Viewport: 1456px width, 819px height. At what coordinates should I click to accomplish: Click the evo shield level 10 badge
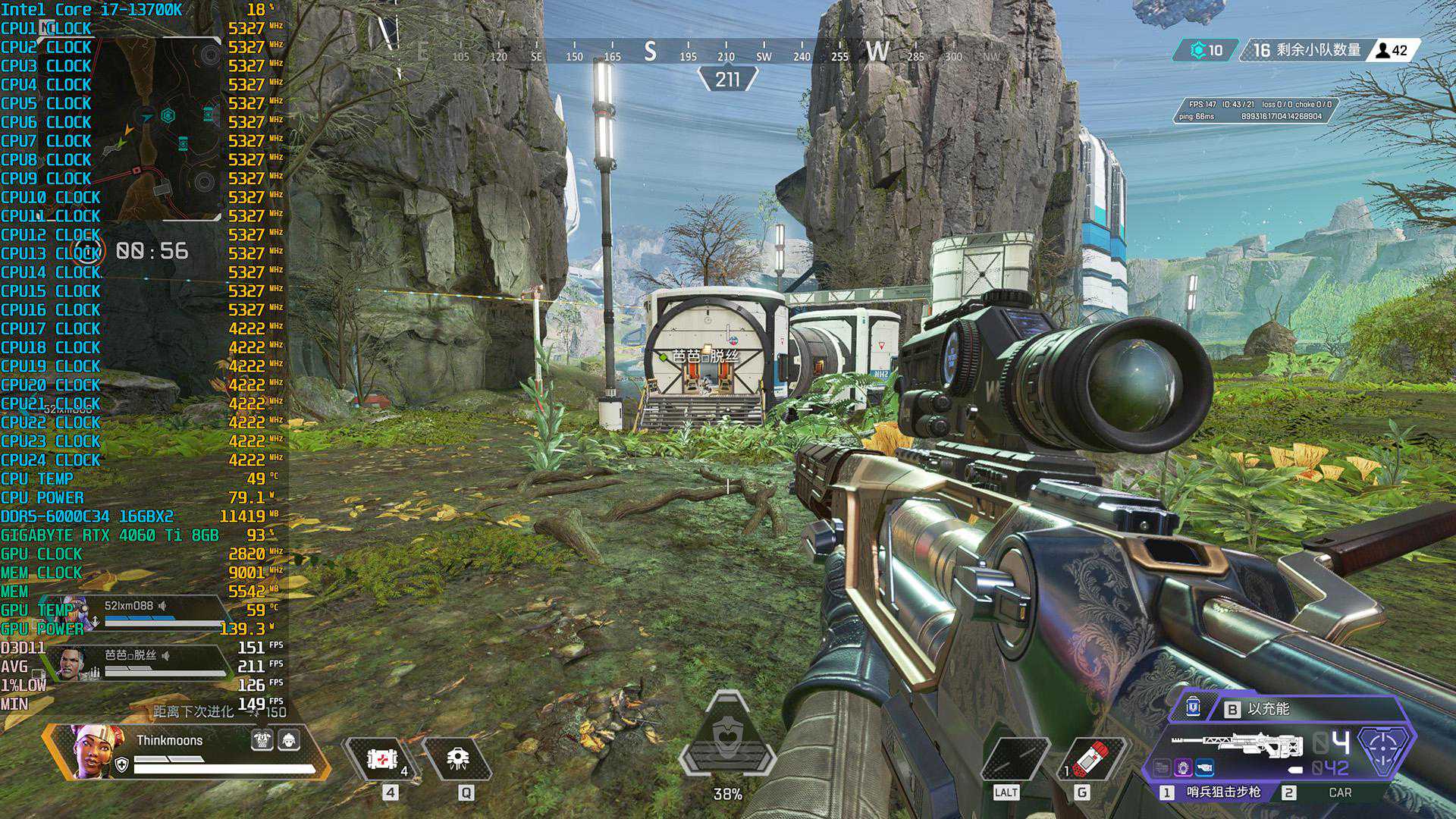tap(1206, 51)
